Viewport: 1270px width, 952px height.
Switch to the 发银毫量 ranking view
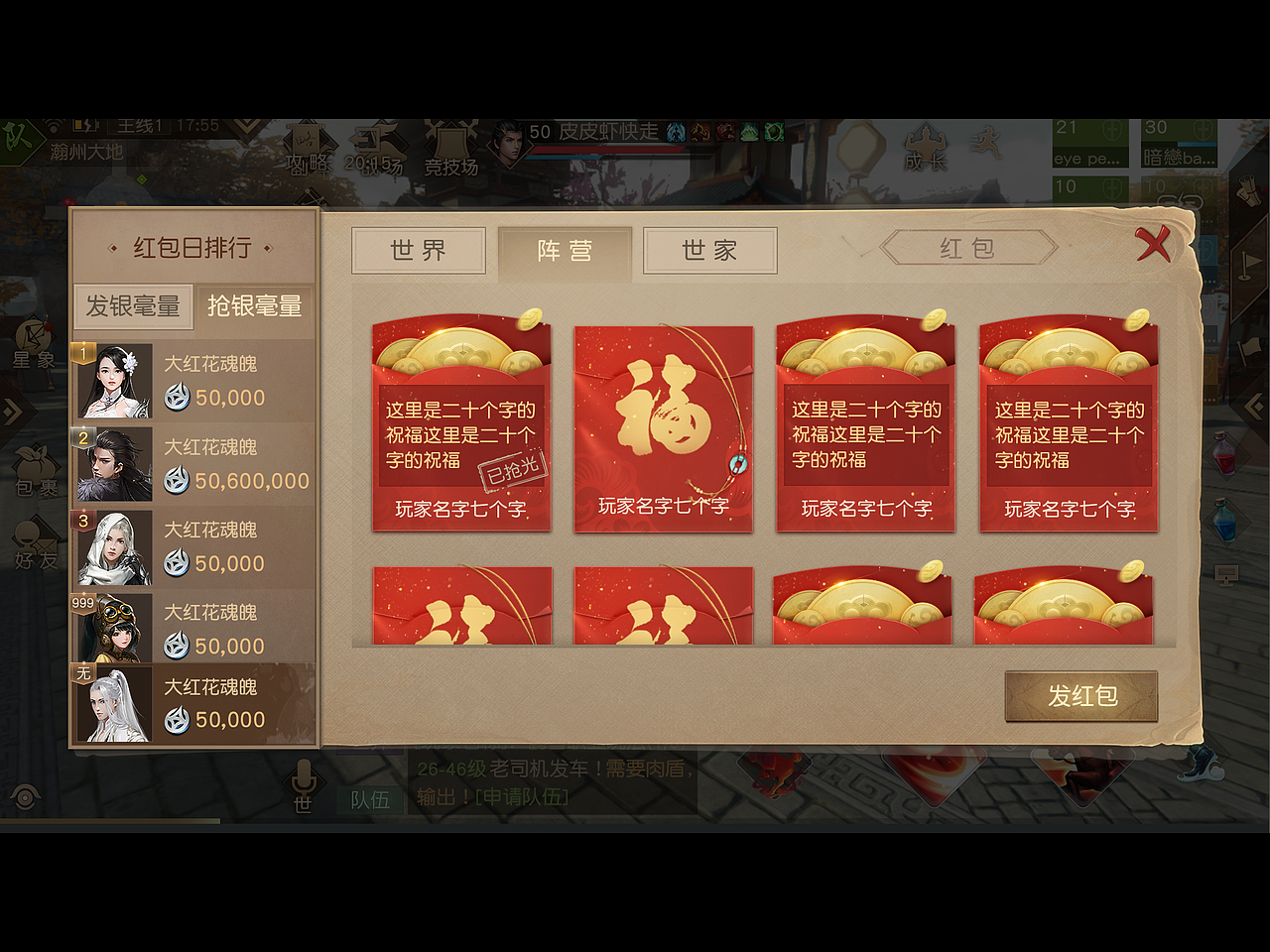(132, 306)
